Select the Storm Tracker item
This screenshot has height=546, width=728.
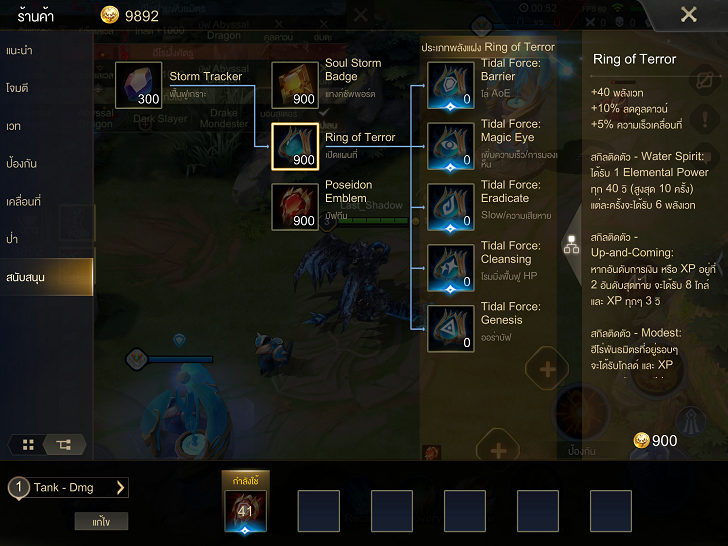click(x=139, y=85)
